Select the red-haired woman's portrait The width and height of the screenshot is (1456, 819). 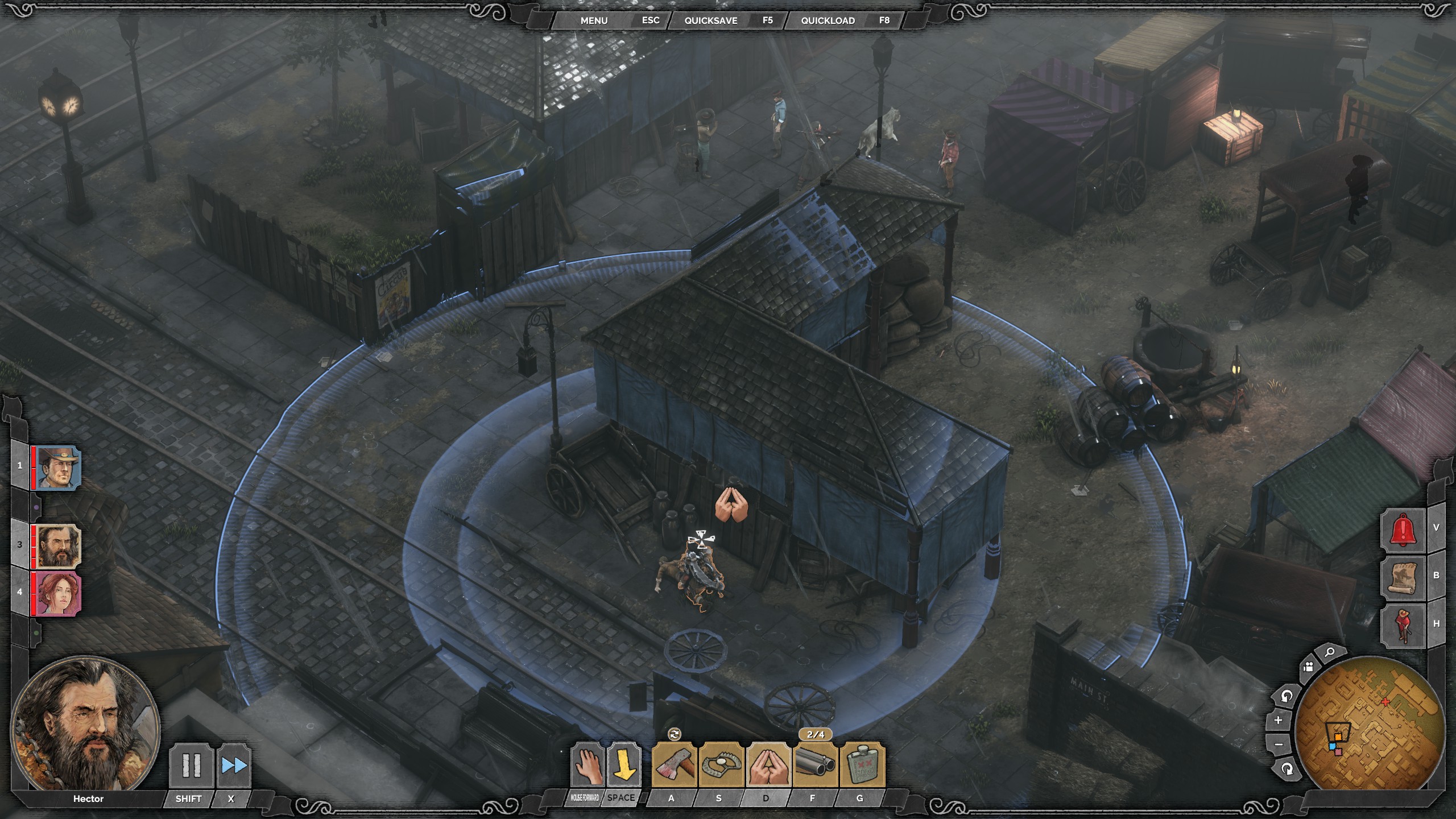(x=58, y=594)
